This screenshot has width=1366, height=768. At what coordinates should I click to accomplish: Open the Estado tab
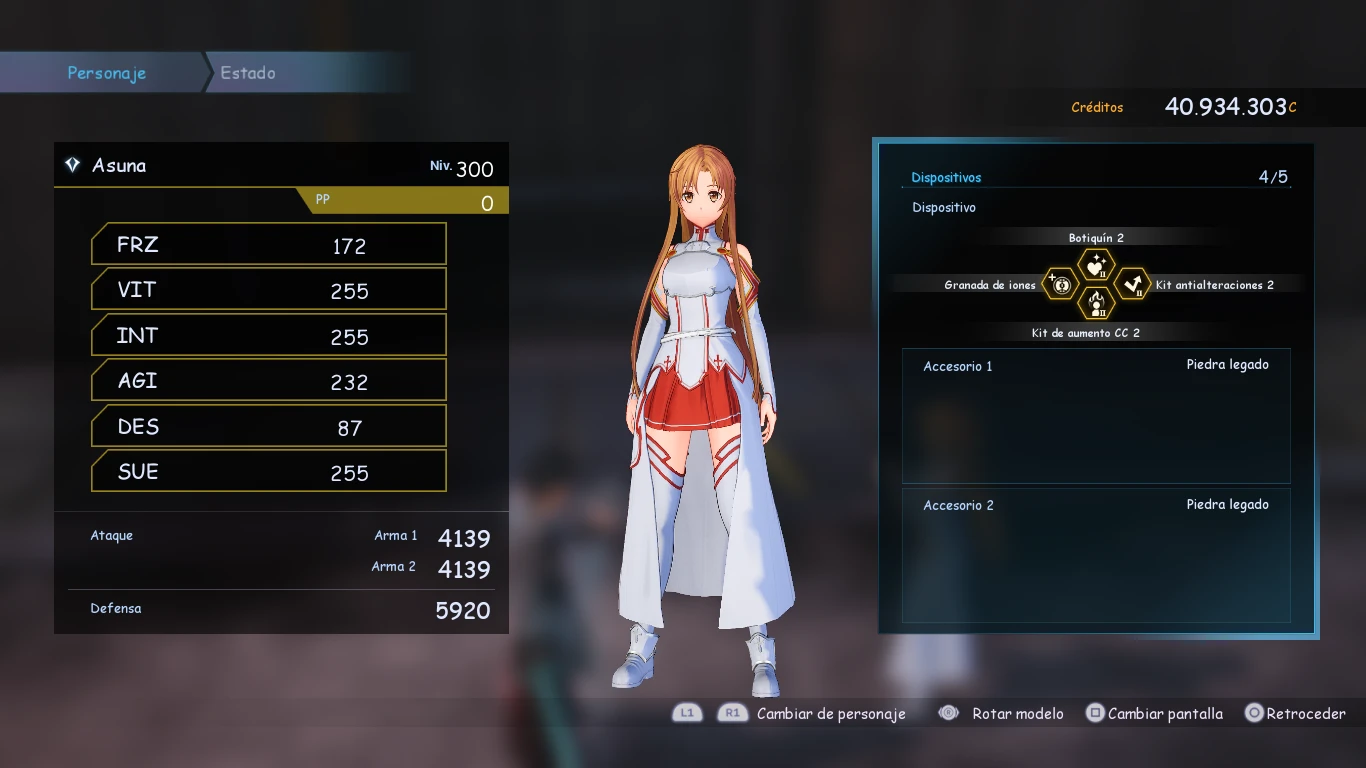tap(248, 73)
